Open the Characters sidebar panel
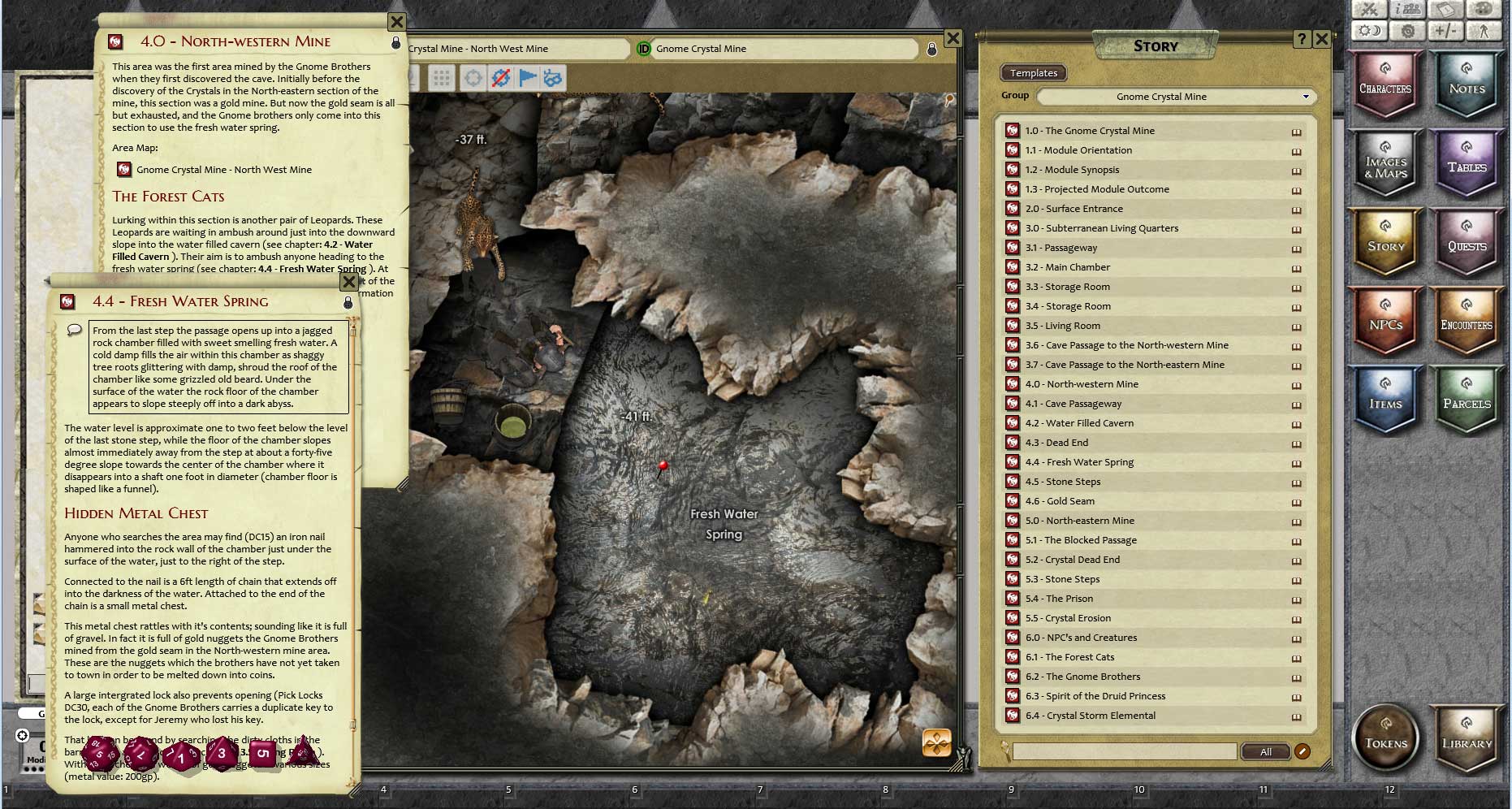This screenshot has width=1512, height=809. pos(1385,85)
